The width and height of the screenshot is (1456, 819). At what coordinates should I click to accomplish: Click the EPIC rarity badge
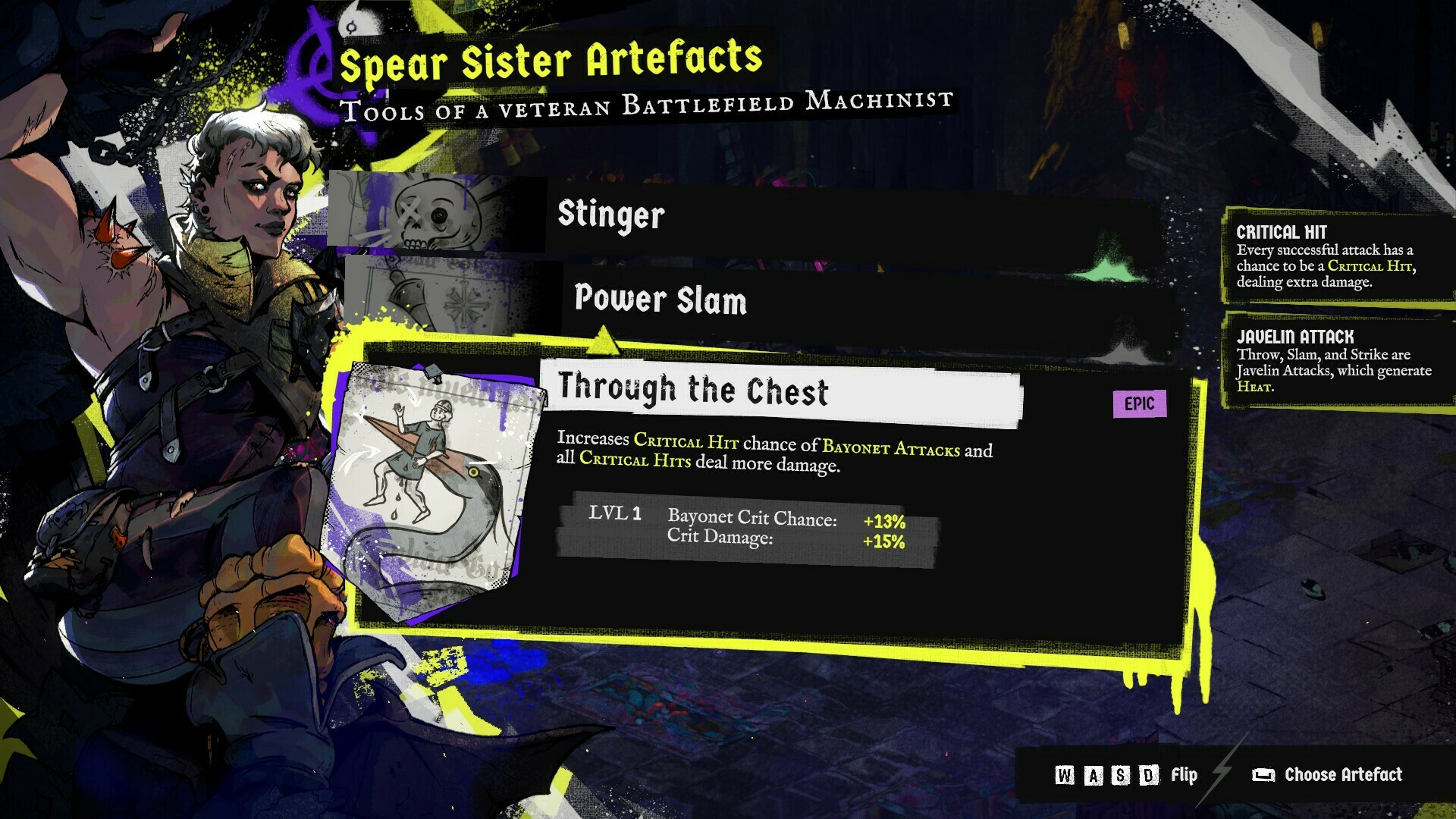pyautogui.click(x=1140, y=403)
